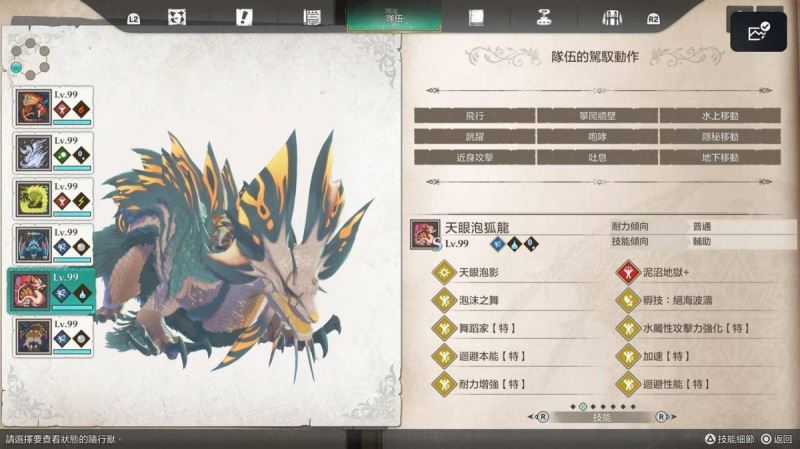Click the 飛行 riding action
The width and height of the screenshot is (800, 449).
(x=474, y=115)
